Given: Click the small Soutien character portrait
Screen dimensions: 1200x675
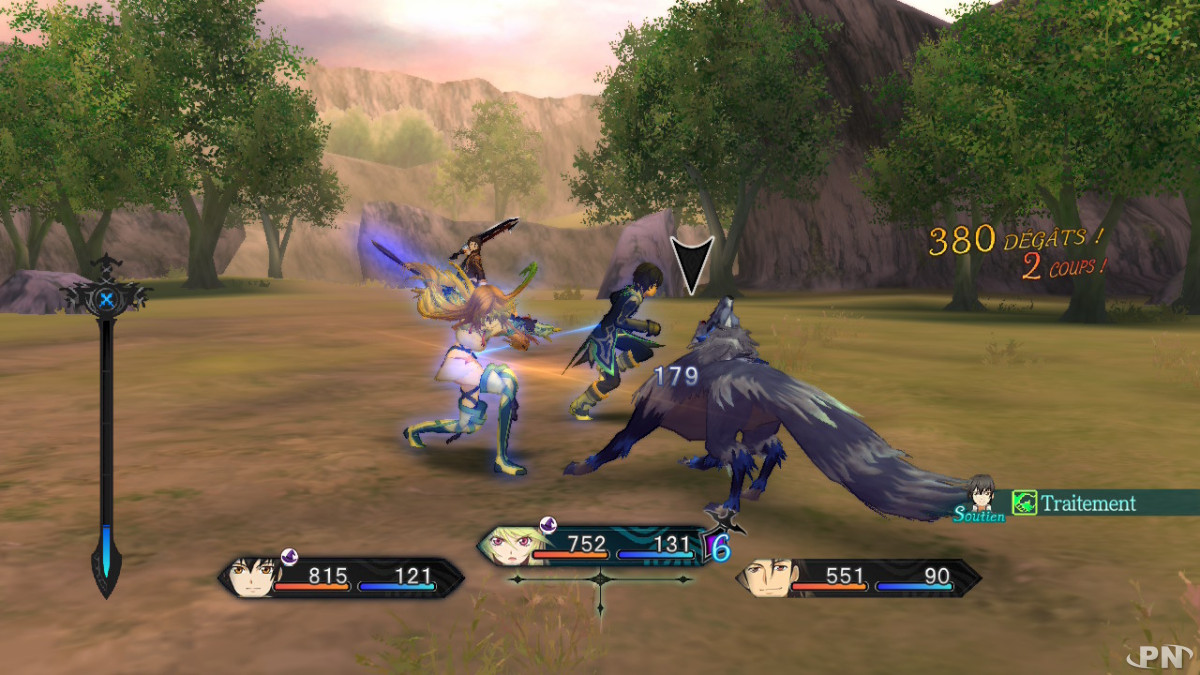Looking at the screenshot, I should pyautogui.click(x=981, y=493).
